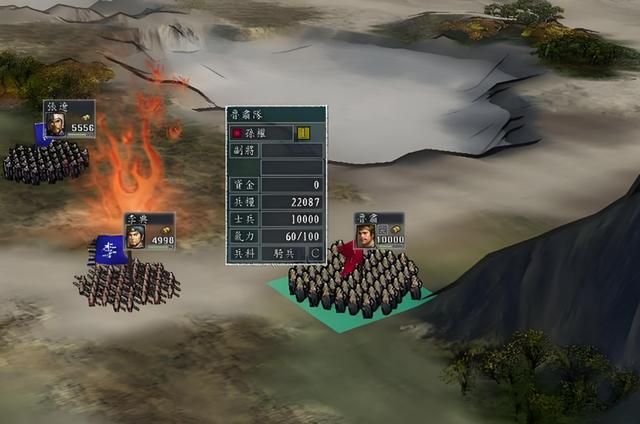Viewport: 640px width, 424px height.
Task: Click the yellow icon beside Sun Quan
Action: point(303,133)
